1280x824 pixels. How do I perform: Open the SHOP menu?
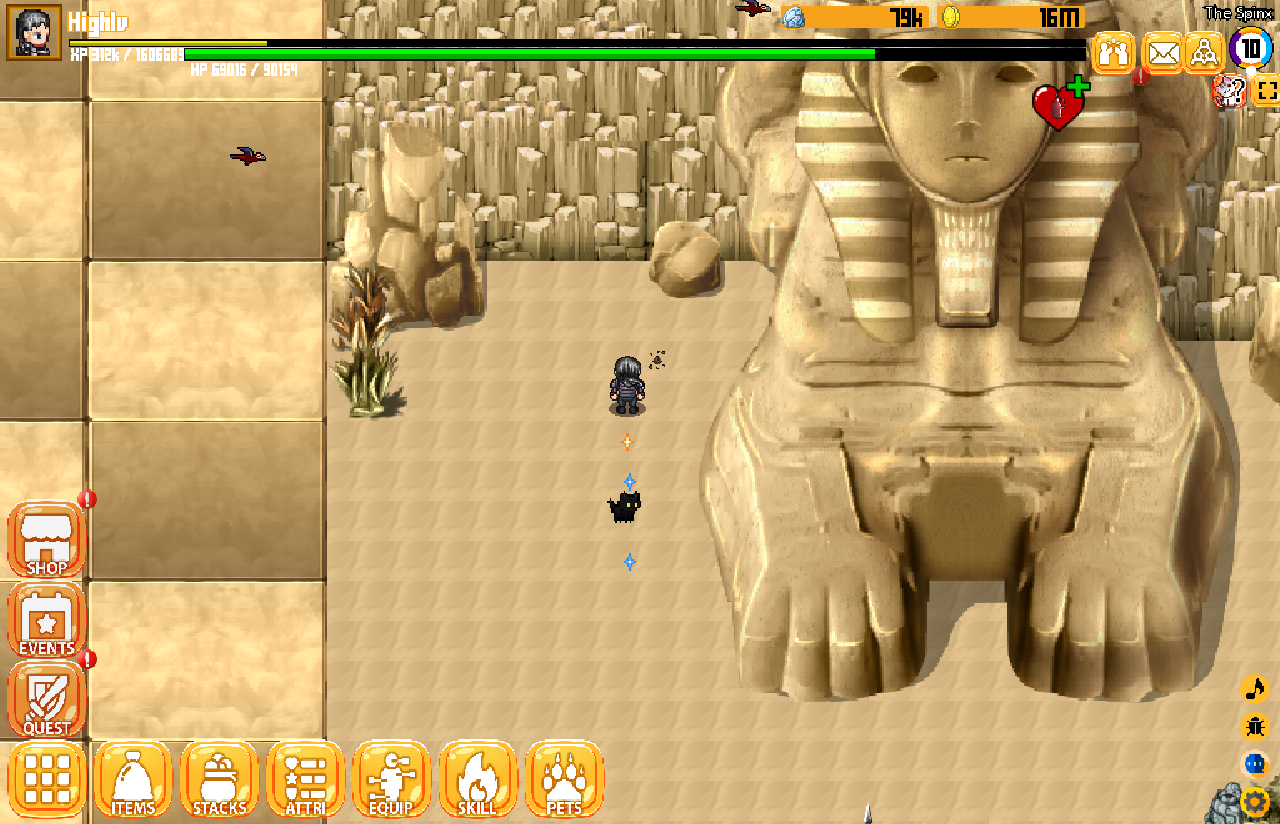[46, 541]
